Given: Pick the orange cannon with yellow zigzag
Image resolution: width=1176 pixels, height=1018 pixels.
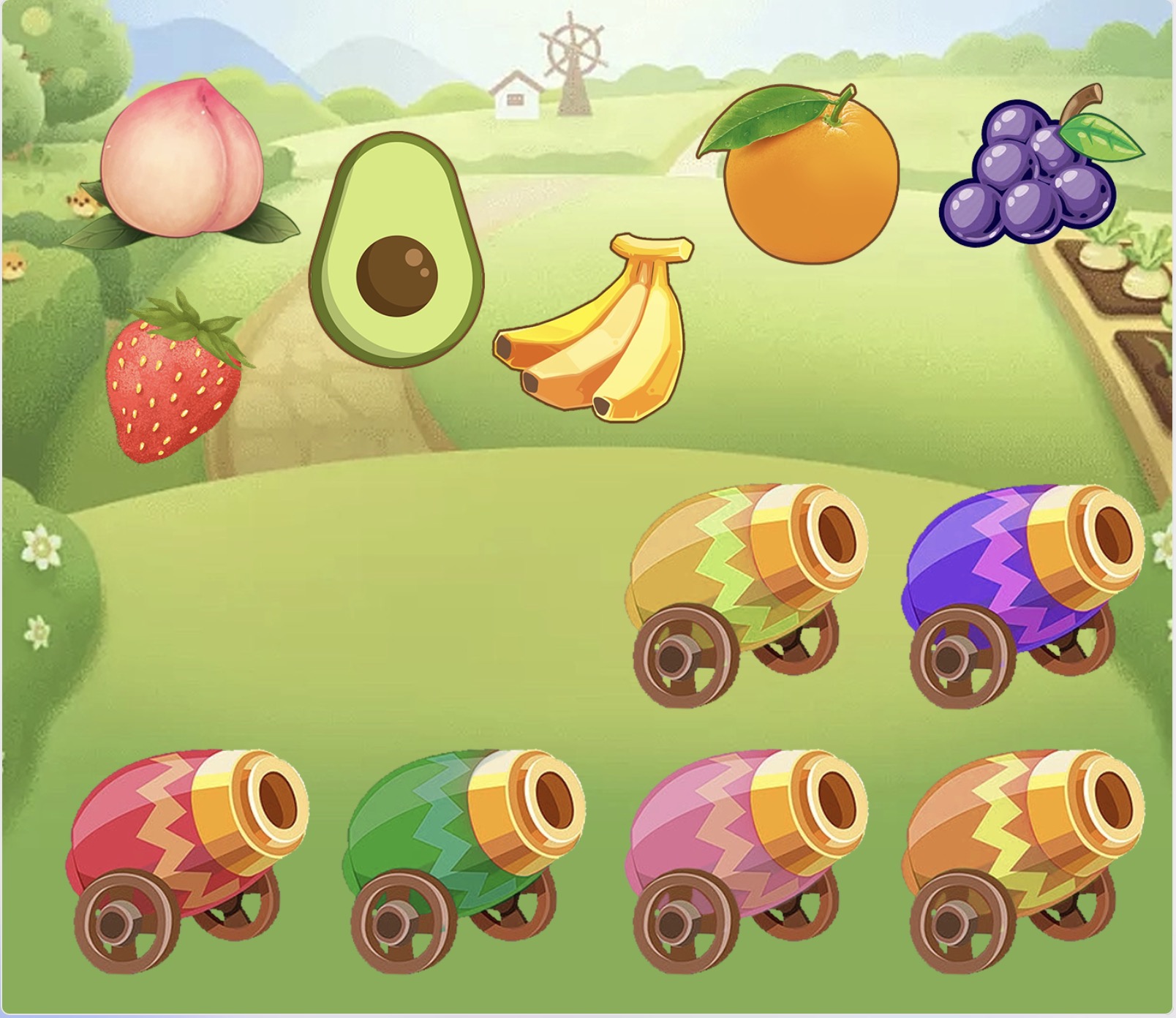Looking at the screenshot, I should point(1024,856).
